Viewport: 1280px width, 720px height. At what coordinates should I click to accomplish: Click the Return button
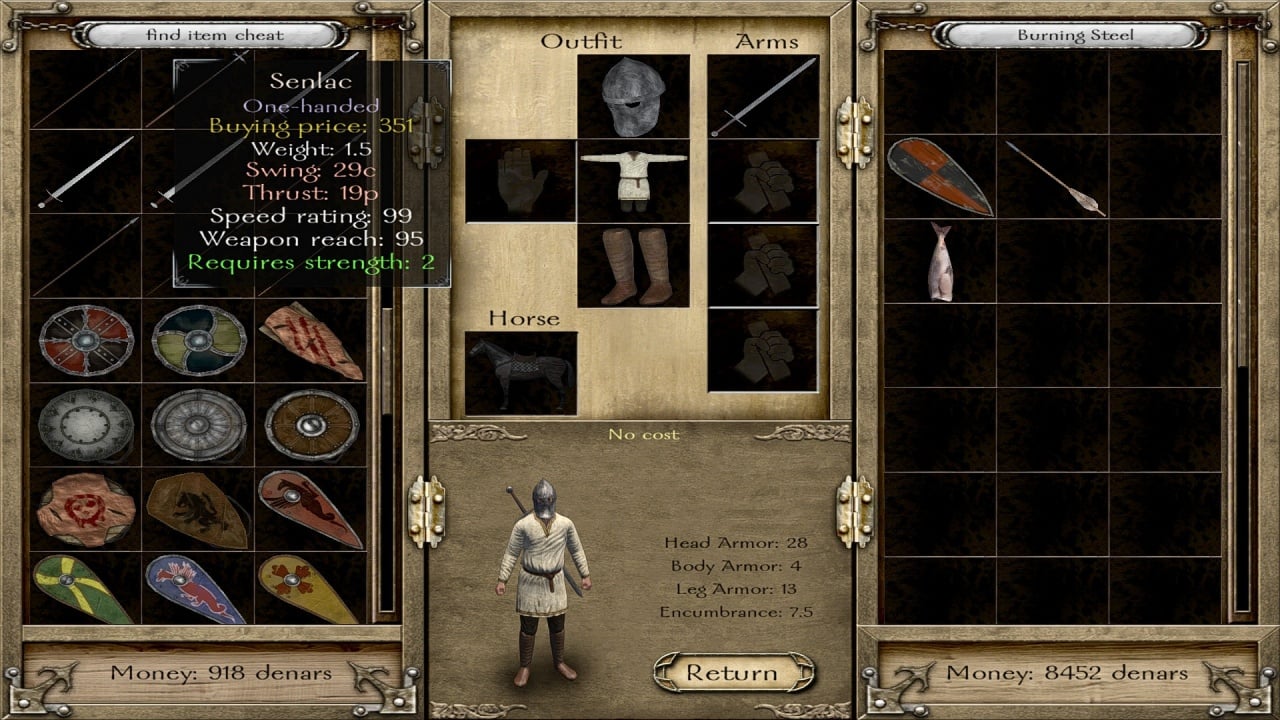point(733,673)
